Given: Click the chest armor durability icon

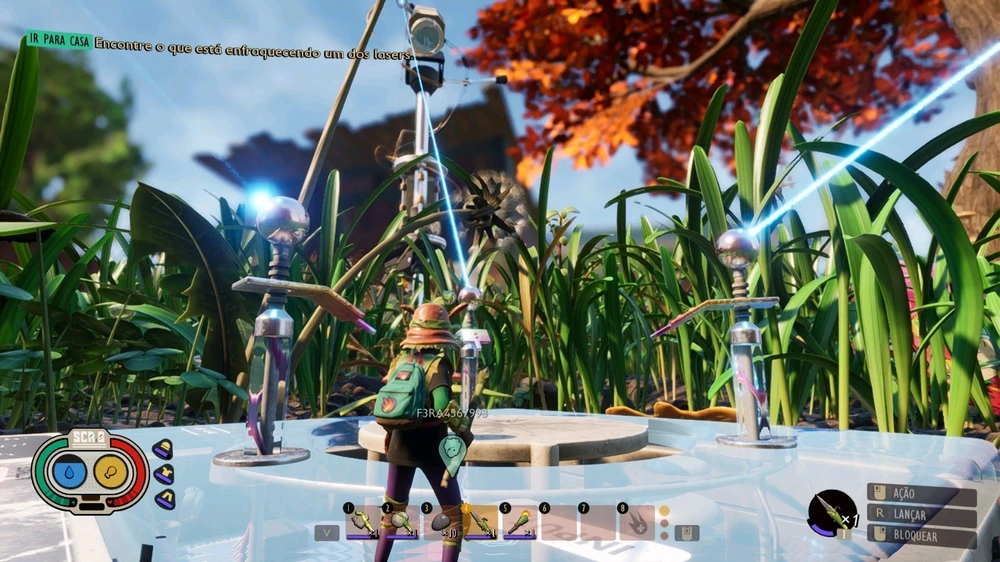Looking at the screenshot, I should (x=164, y=474).
